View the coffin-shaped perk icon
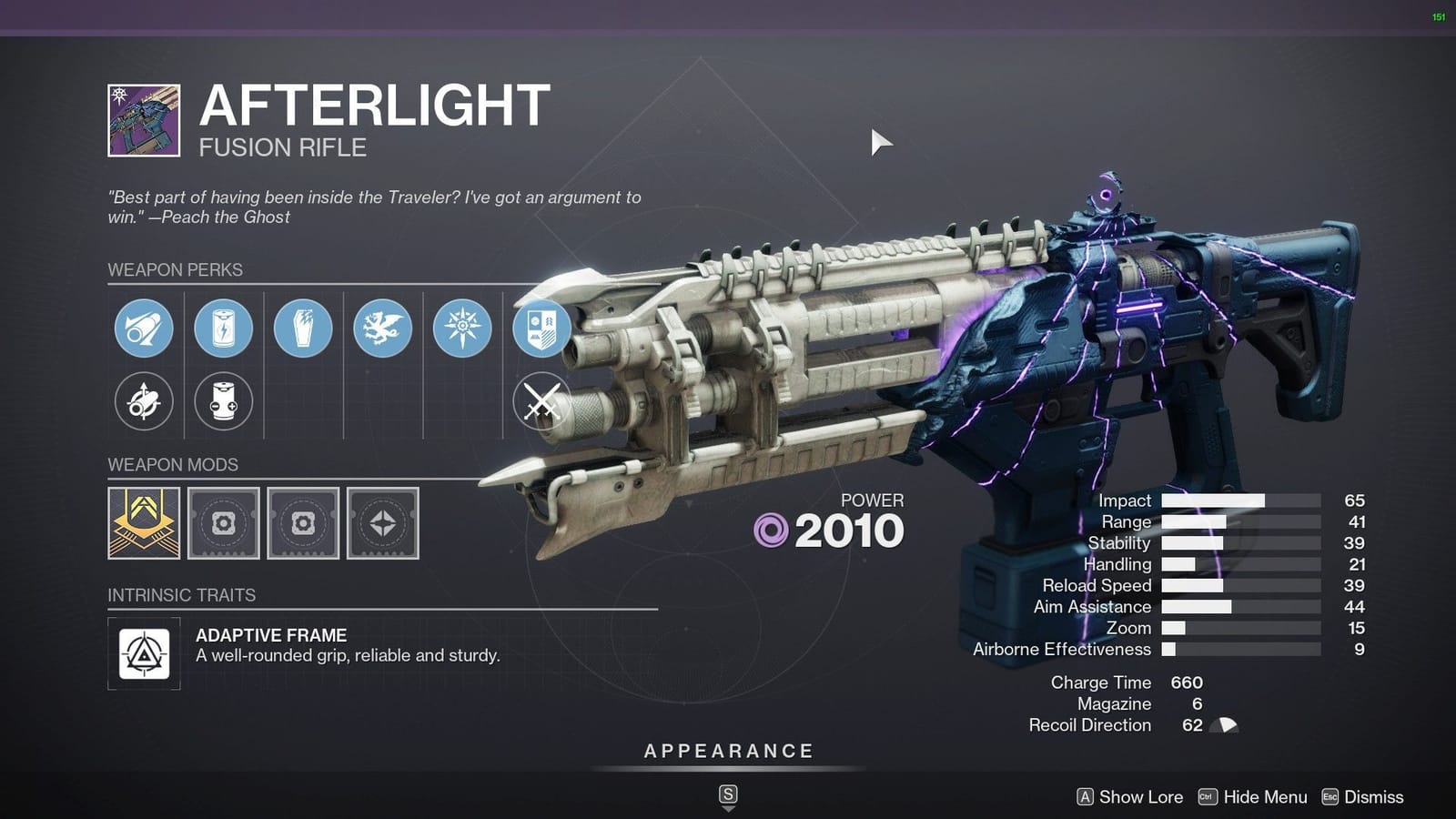 pyautogui.click(x=303, y=329)
